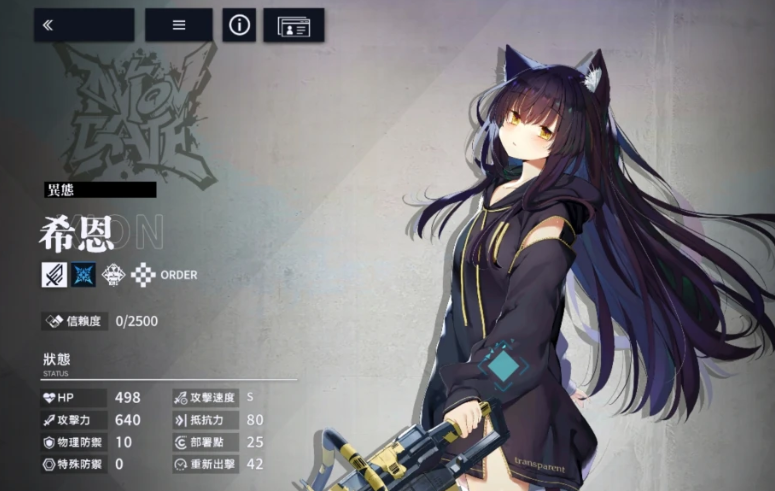Open the three-line hamburger menu

[179, 25]
